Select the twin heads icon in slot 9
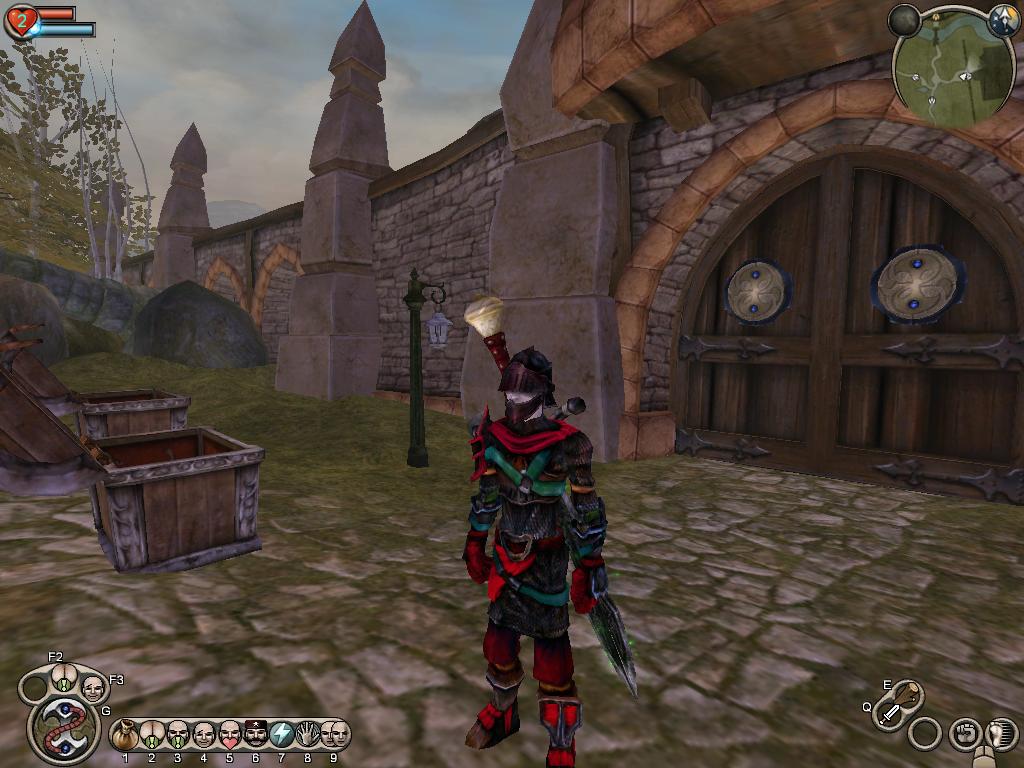The width and height of the screenshot is (1024, 768). (x=335, y=735)
